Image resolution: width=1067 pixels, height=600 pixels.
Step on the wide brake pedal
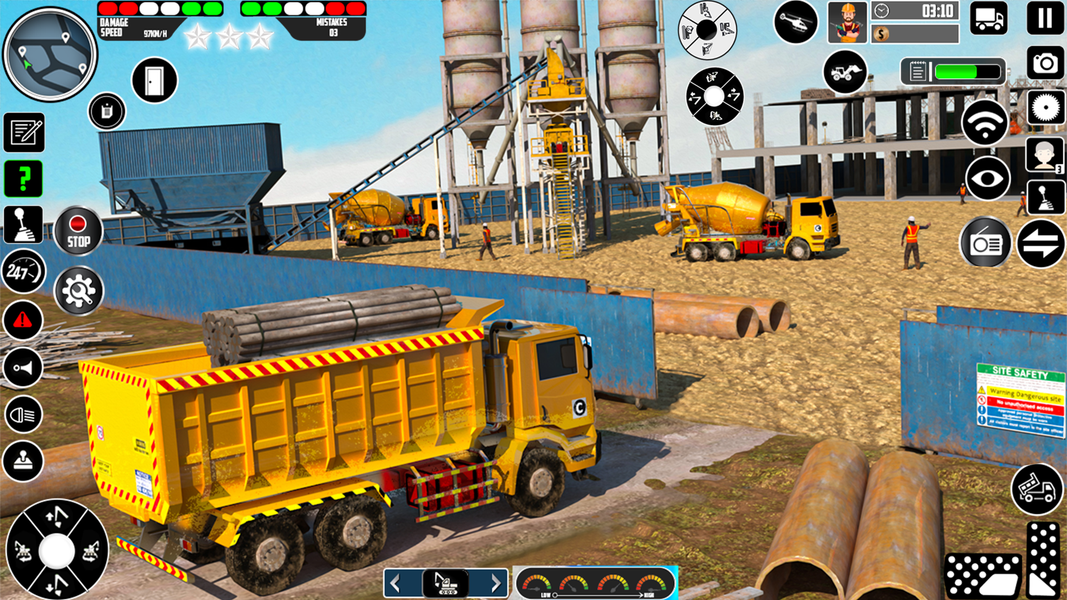pos(982,576)
